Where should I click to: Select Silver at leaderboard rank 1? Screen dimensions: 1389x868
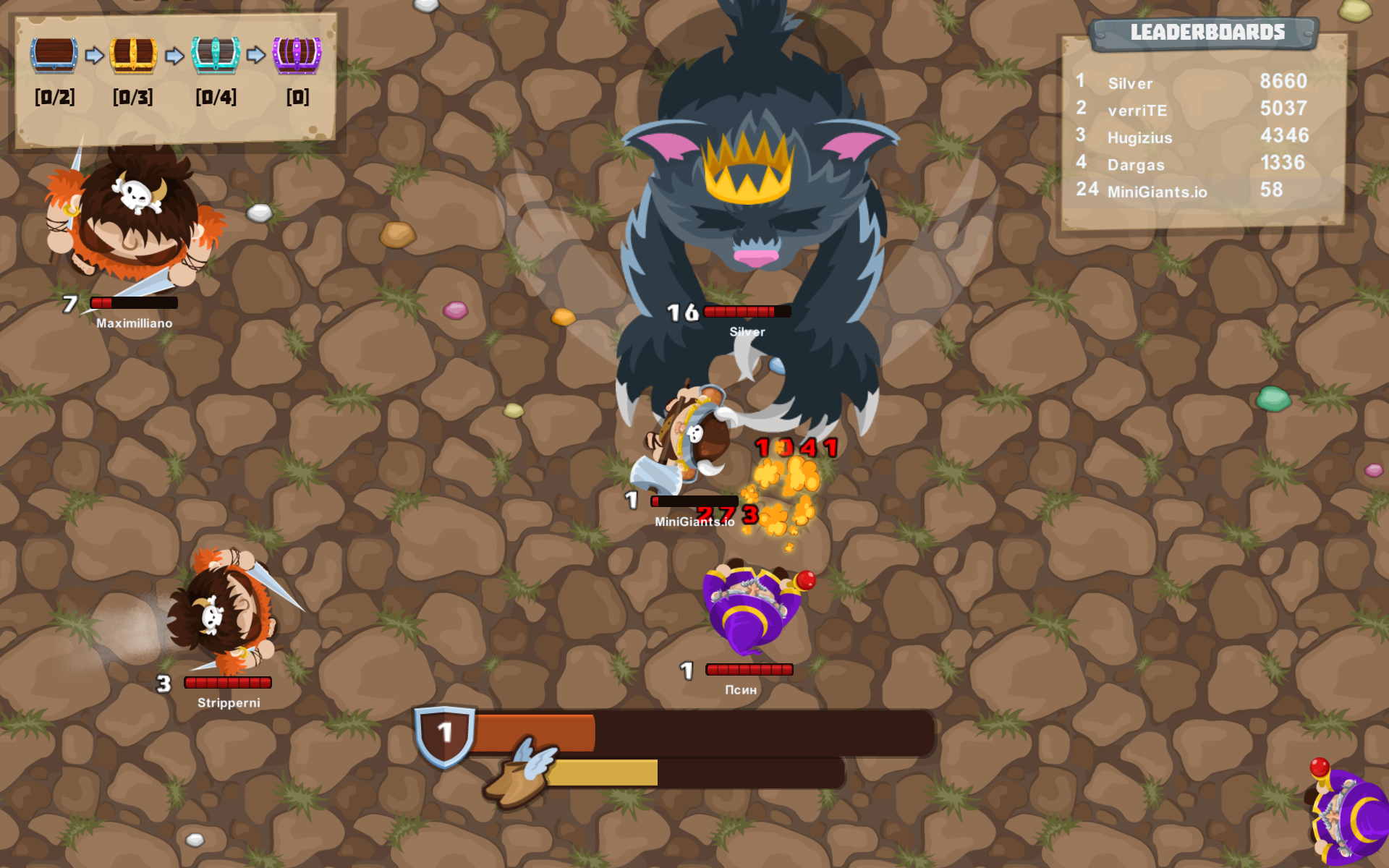coord(1129,83)
